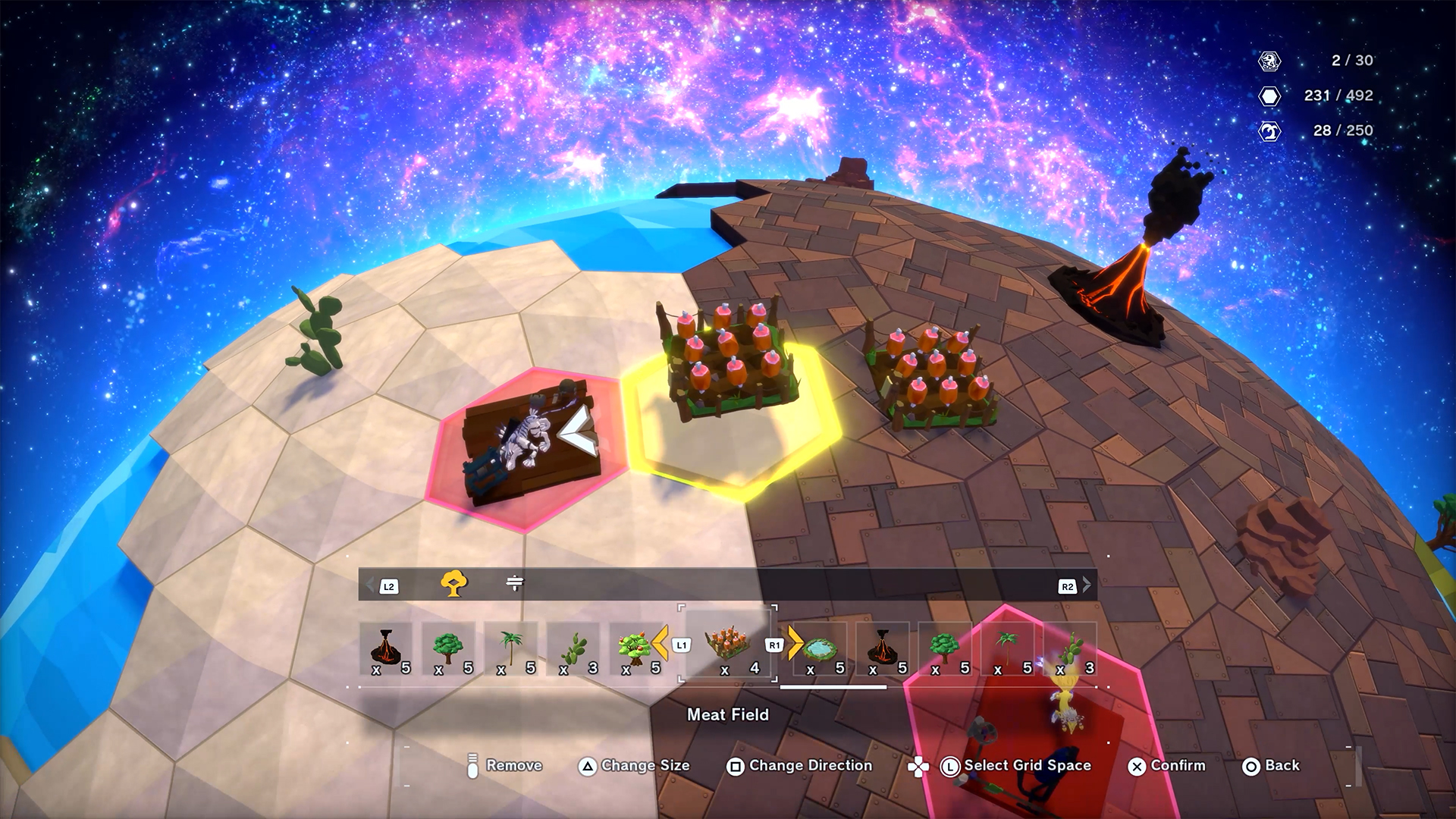Go to the previous category with the grey left arrow

(371, 585)
